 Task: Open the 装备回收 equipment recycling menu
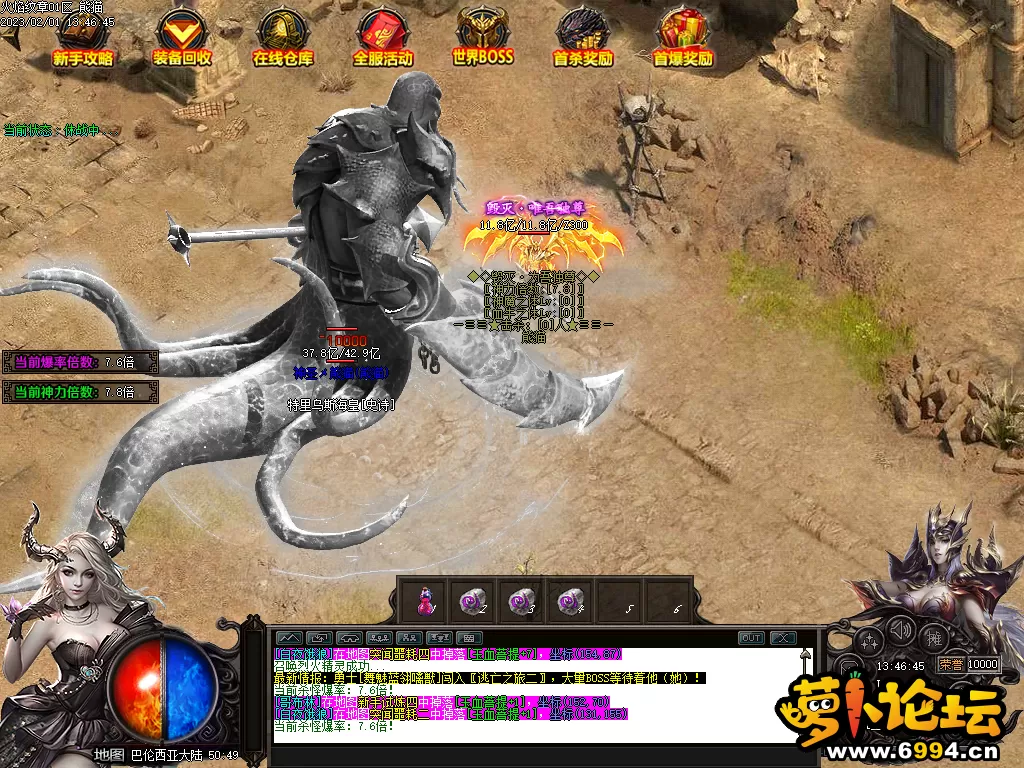pos(182,40)
